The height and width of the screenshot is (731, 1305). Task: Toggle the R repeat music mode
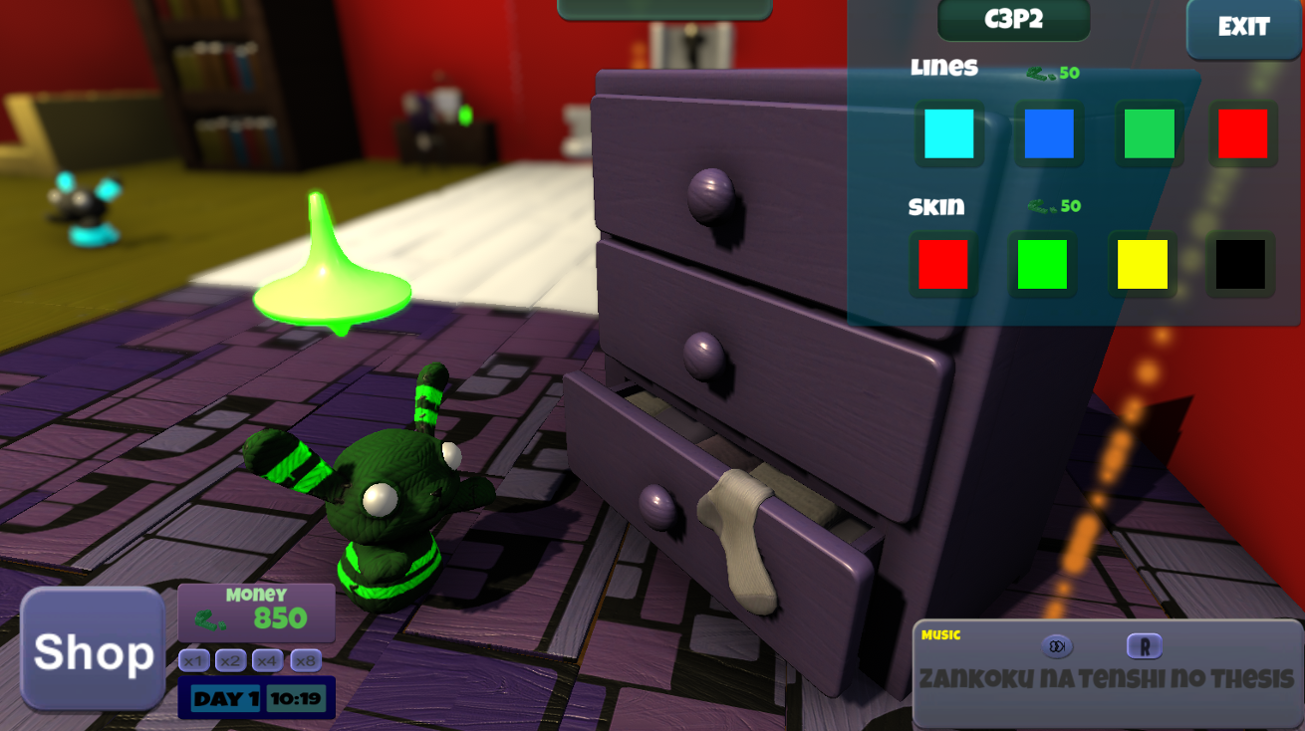(x=1145, y=645)
